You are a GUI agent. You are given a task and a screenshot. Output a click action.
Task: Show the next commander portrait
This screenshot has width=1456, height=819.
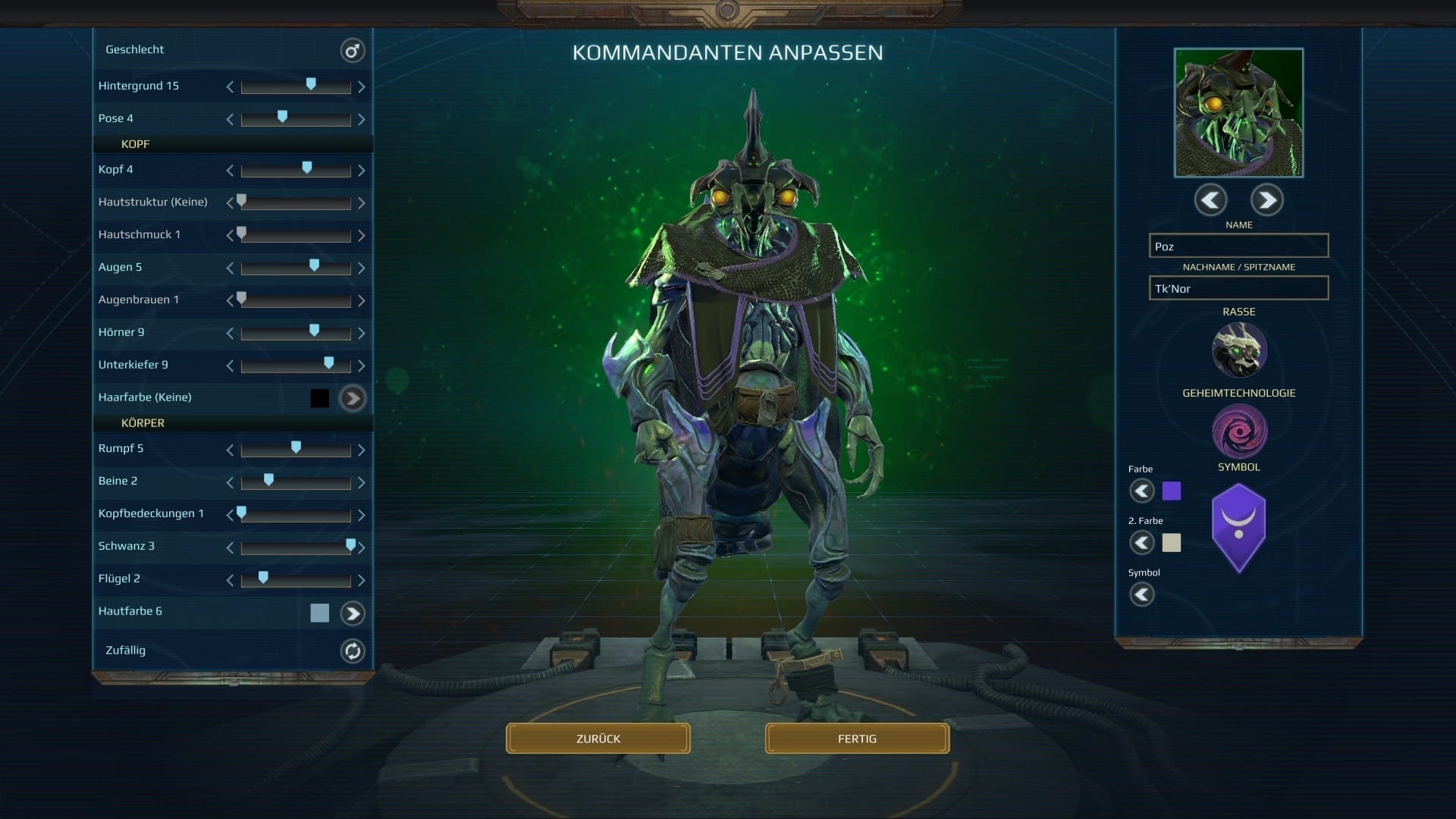(x=1266, y=200)
